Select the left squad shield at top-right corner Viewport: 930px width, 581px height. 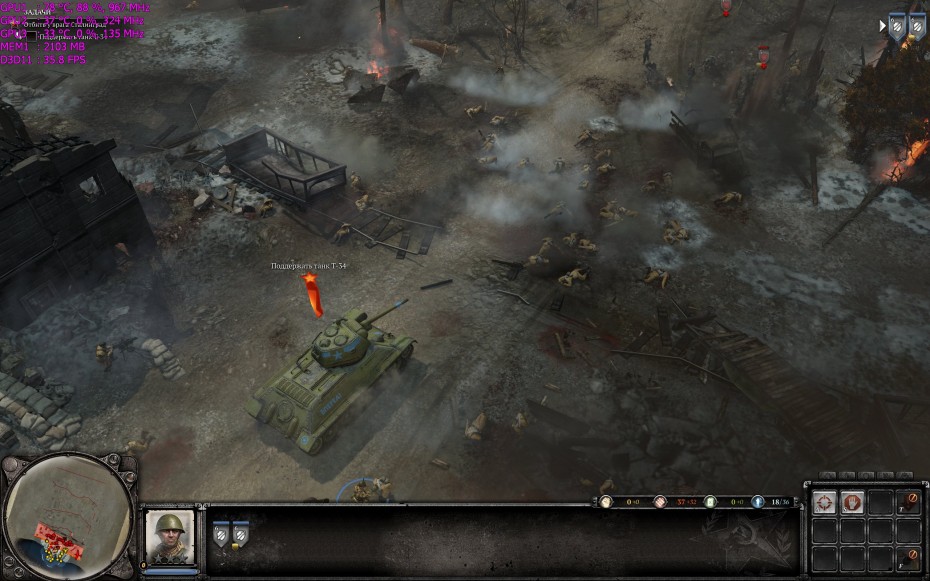(897, 27)
